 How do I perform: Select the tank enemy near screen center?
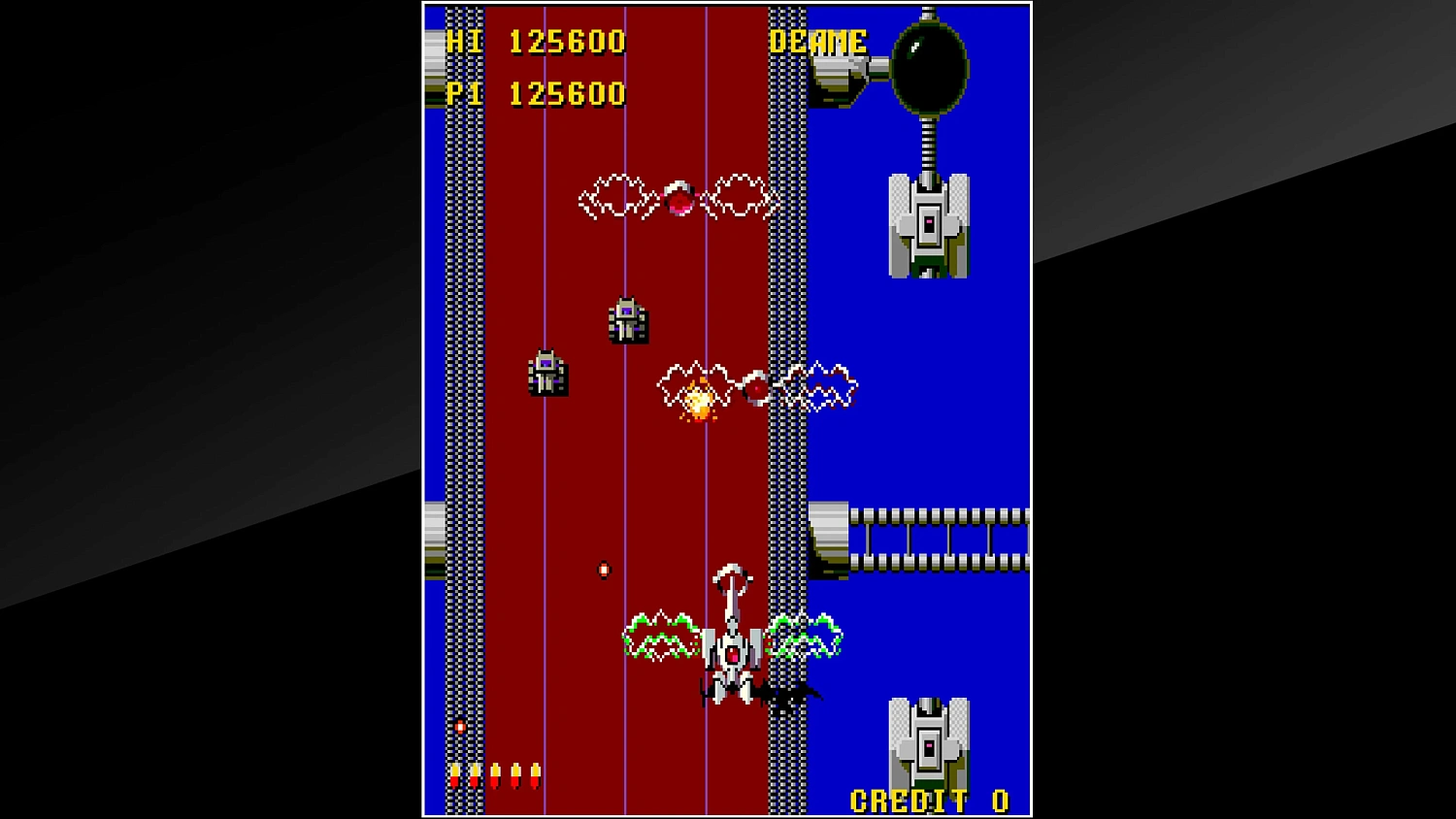[626, 320]
